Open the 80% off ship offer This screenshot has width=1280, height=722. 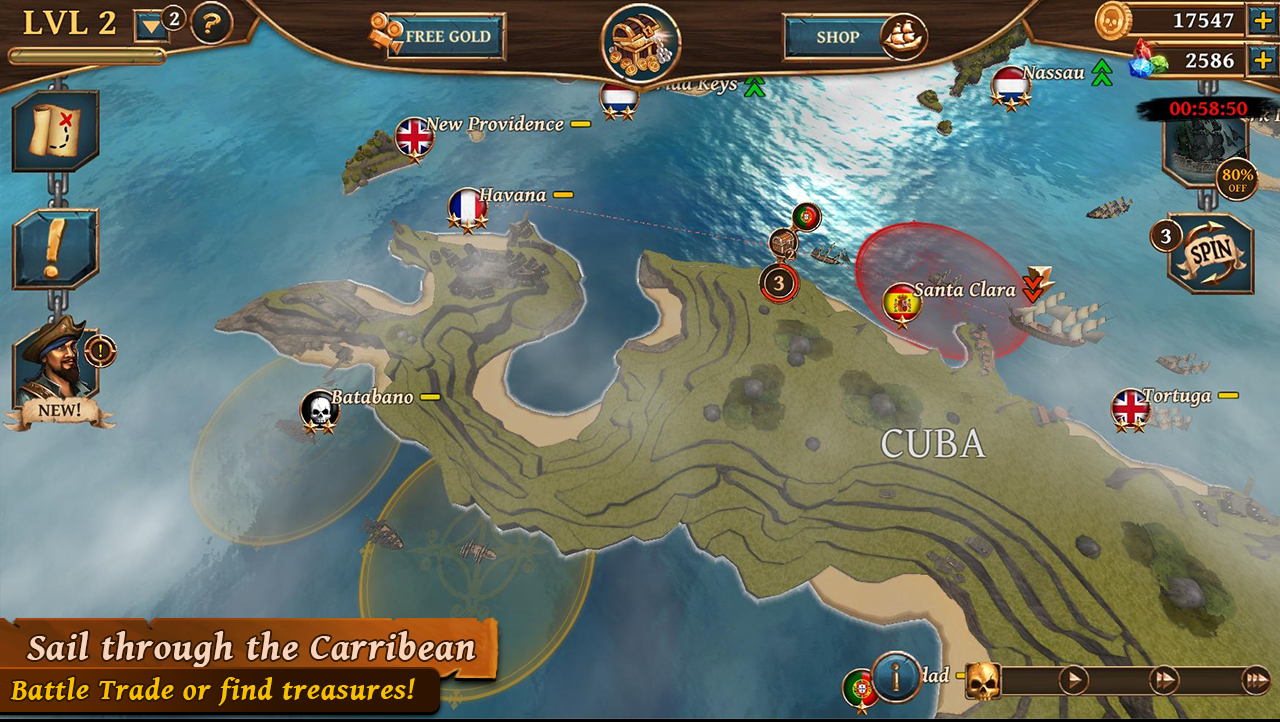tap(1205, 150)
